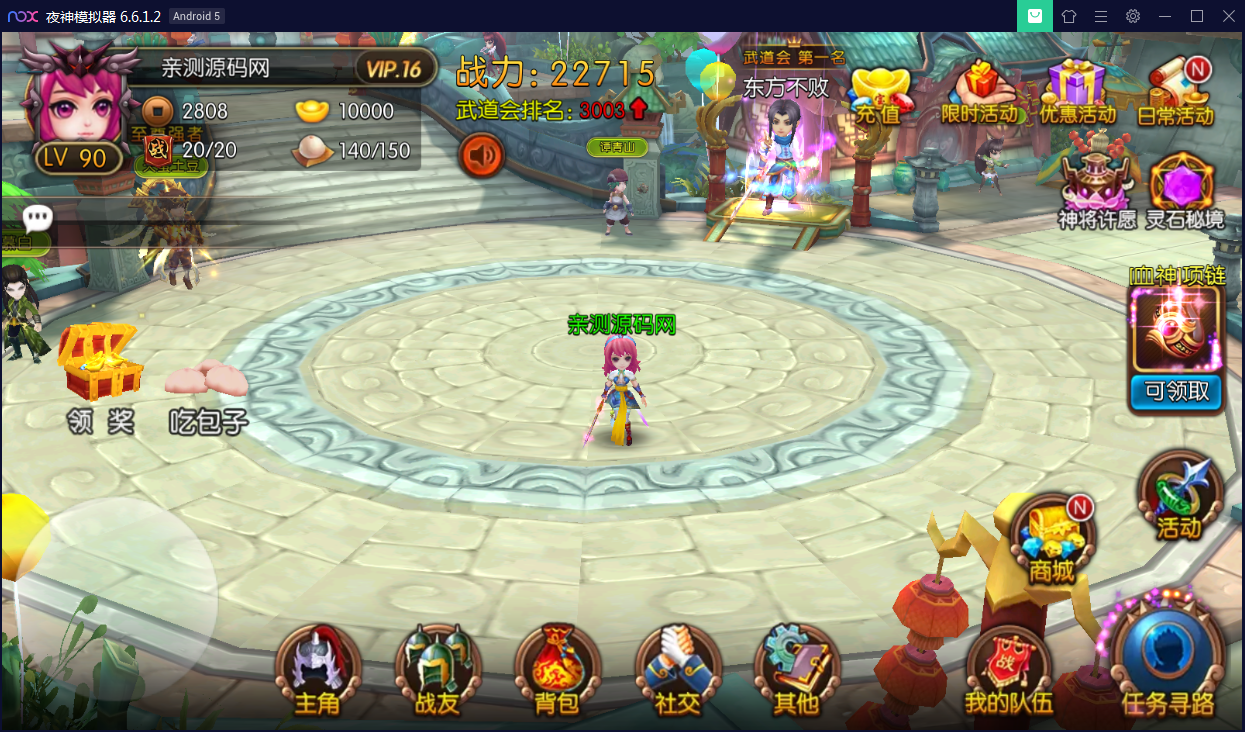Open the 充值 recharge screen
1245x732 pixels.
click(880, 95)
